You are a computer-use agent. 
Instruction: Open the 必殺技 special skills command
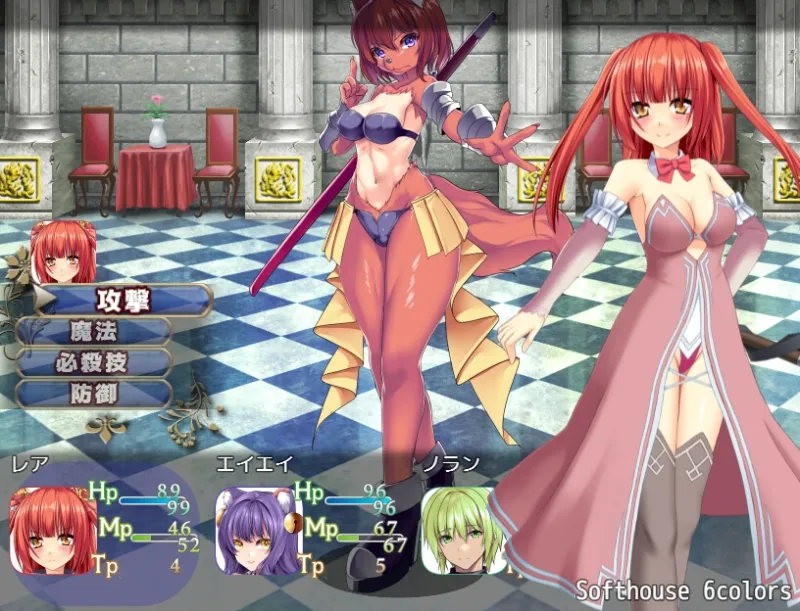94,362
